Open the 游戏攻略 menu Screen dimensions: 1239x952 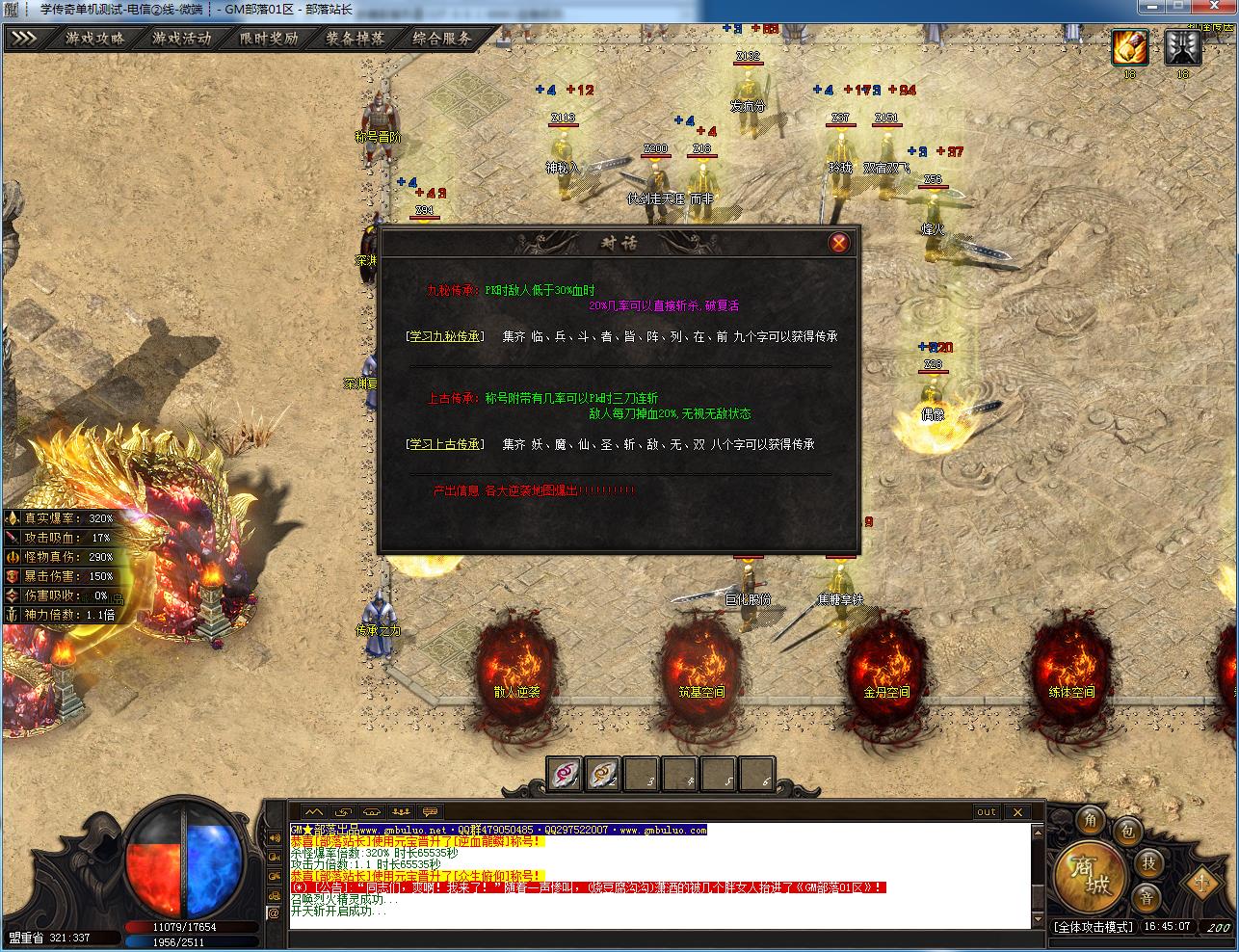[x=95, y=40]
